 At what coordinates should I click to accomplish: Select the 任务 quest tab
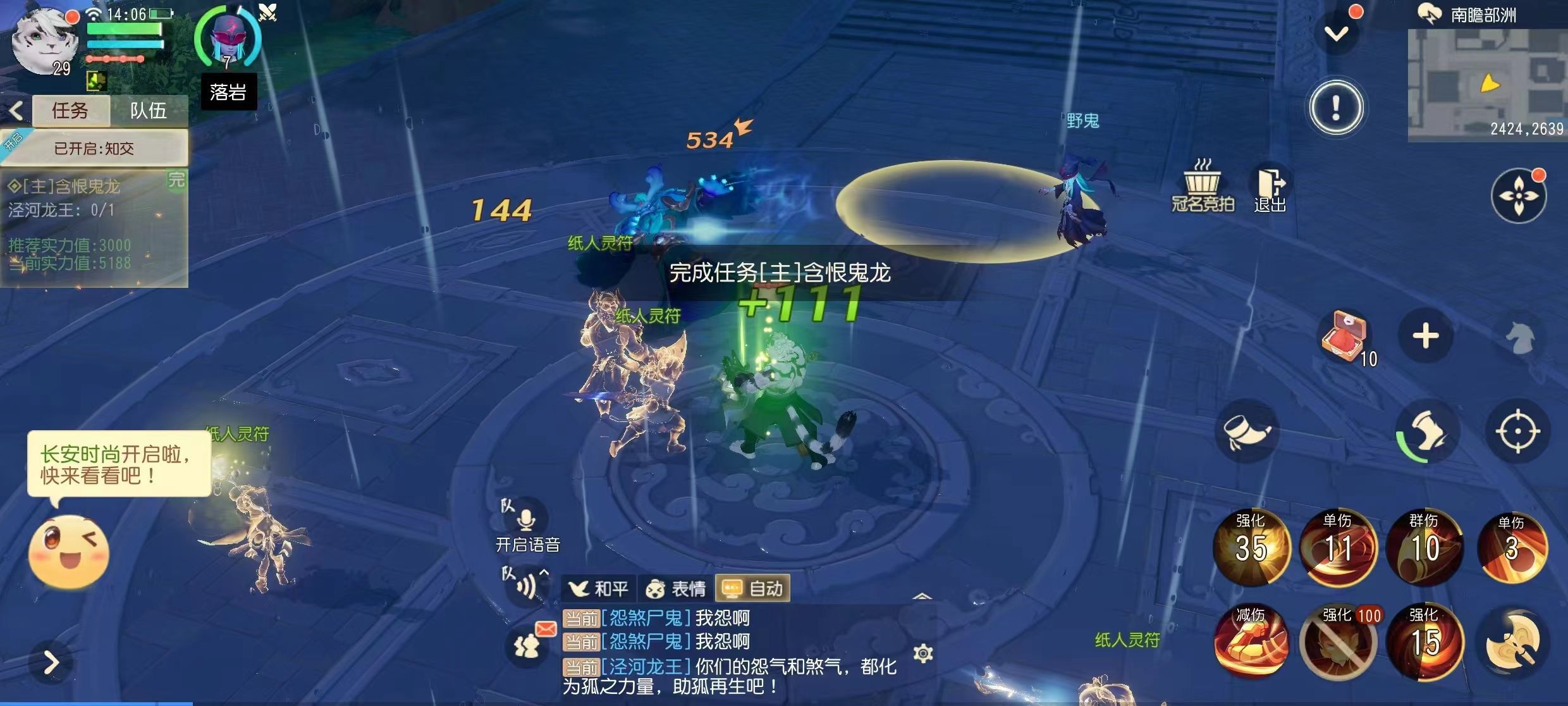click(x=70, y=111)
